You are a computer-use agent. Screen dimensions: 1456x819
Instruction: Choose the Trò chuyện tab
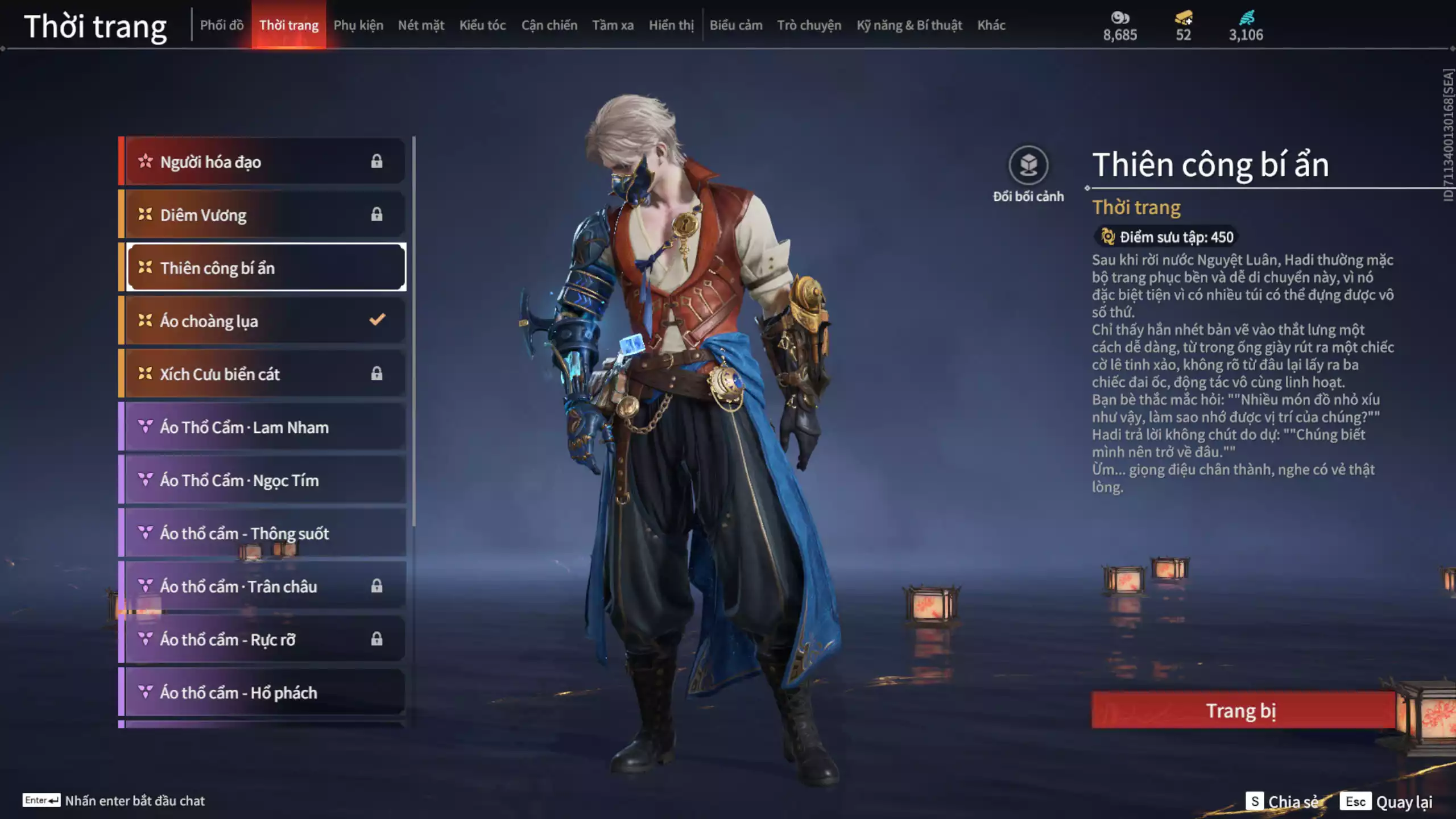click(x=809, y=25)
